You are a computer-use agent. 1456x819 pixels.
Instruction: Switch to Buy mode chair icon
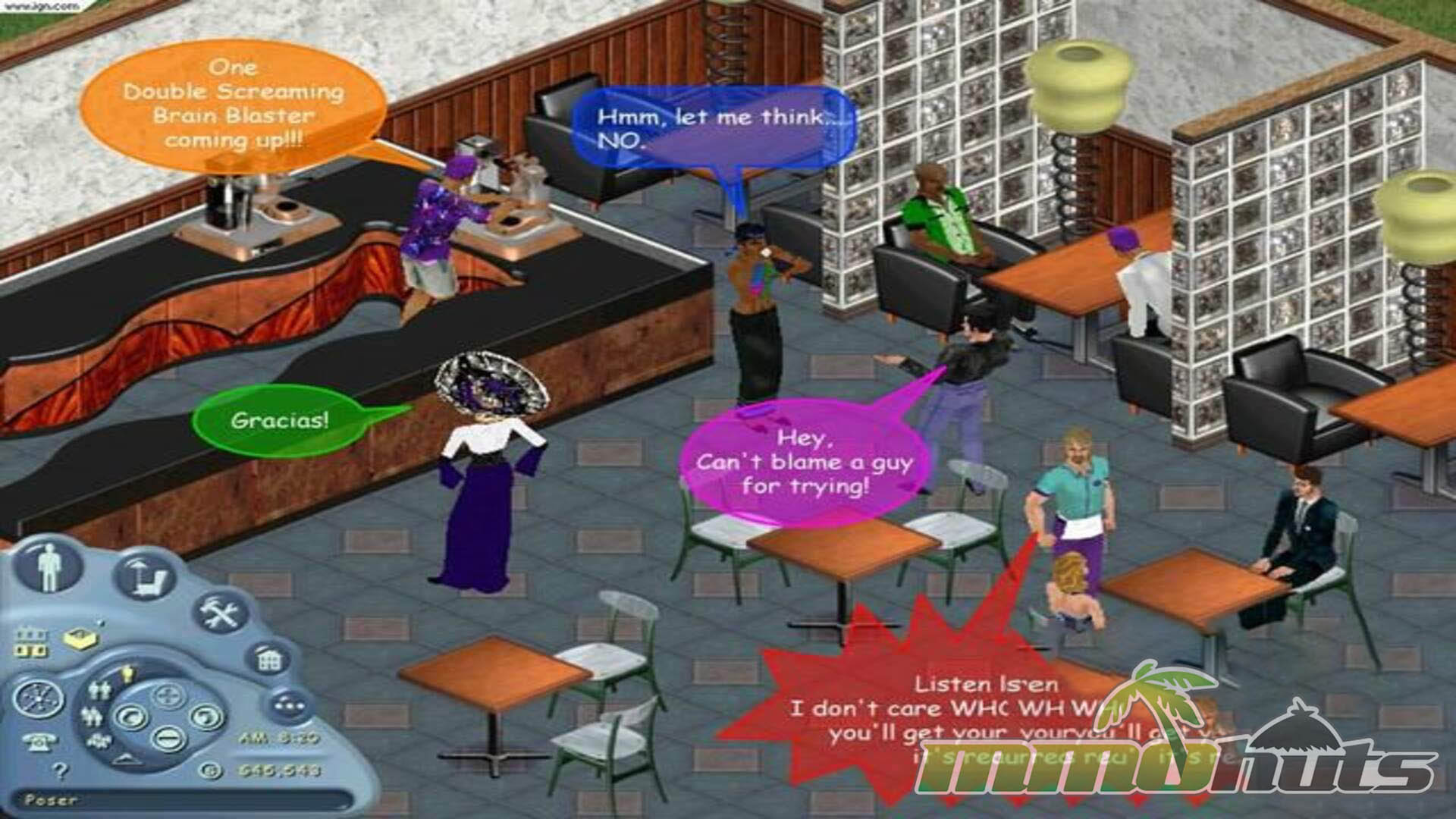143,574
